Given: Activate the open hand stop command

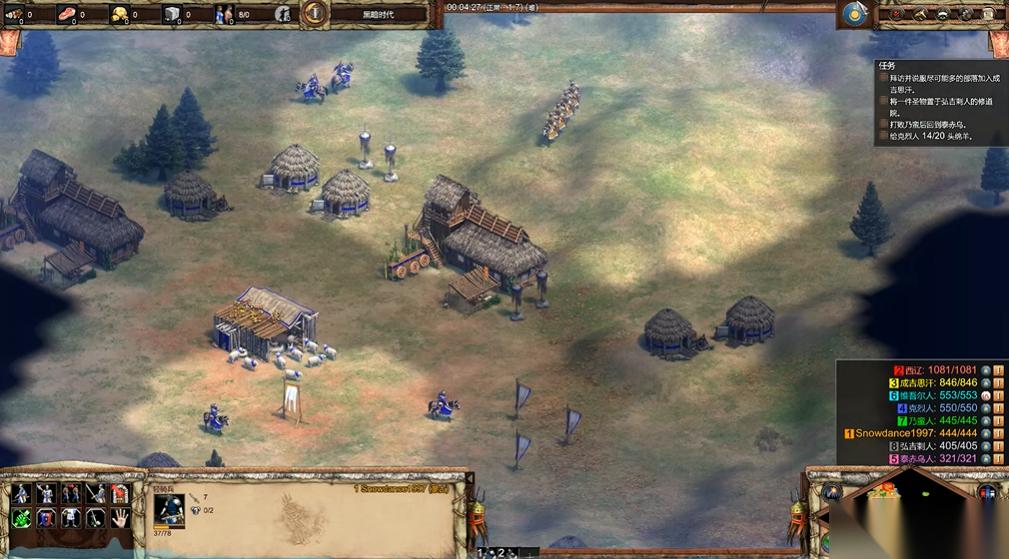Looking at the screenshot, I should click(x=120, y=517).
